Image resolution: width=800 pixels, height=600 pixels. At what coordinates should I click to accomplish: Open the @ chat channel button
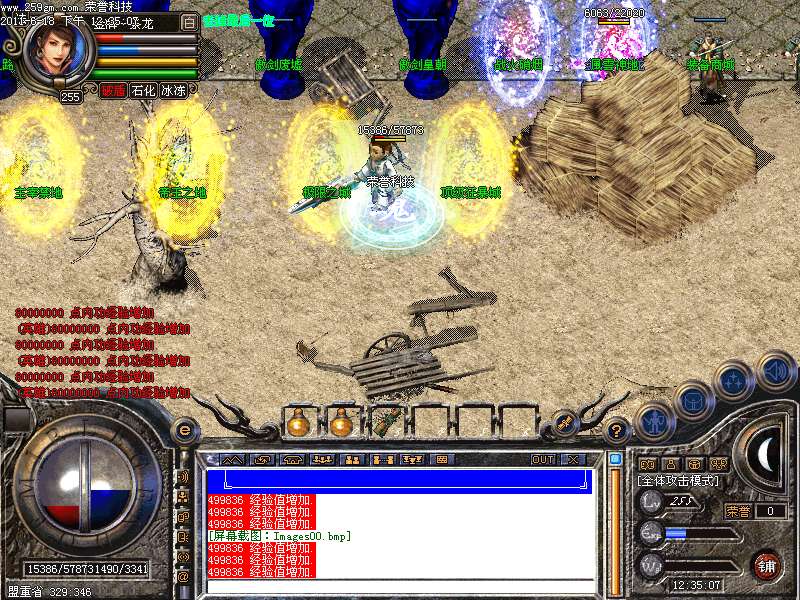(x=183, y=576)
